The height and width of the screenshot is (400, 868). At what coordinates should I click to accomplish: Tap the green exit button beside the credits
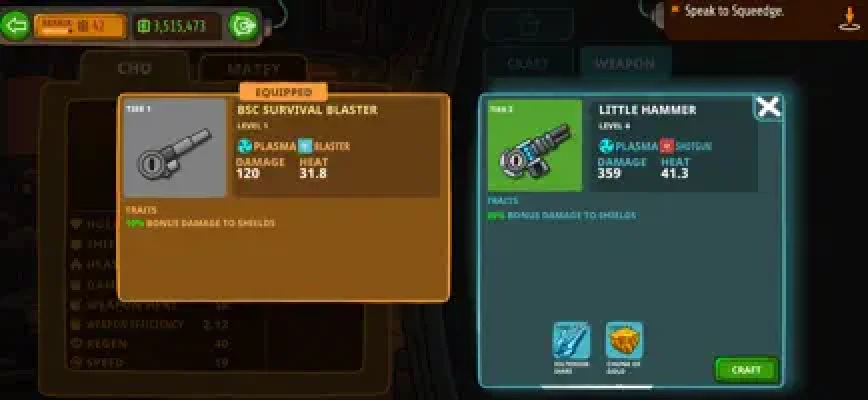pos(243,26)
